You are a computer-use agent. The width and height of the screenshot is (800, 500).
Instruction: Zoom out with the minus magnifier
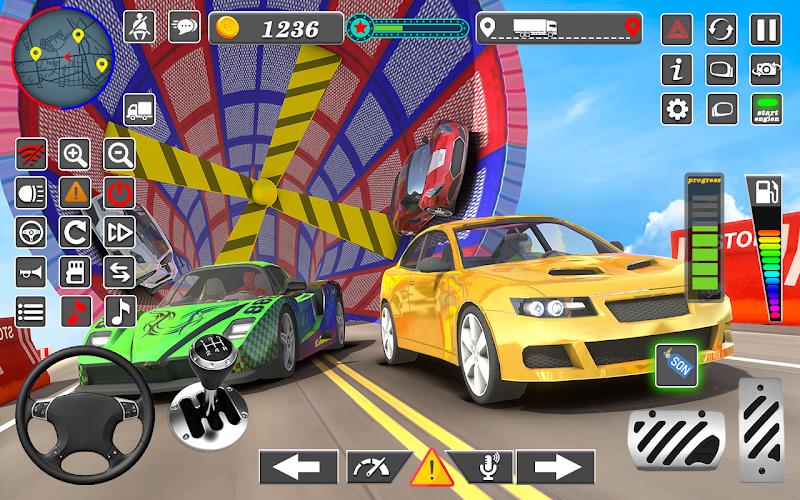120,154
